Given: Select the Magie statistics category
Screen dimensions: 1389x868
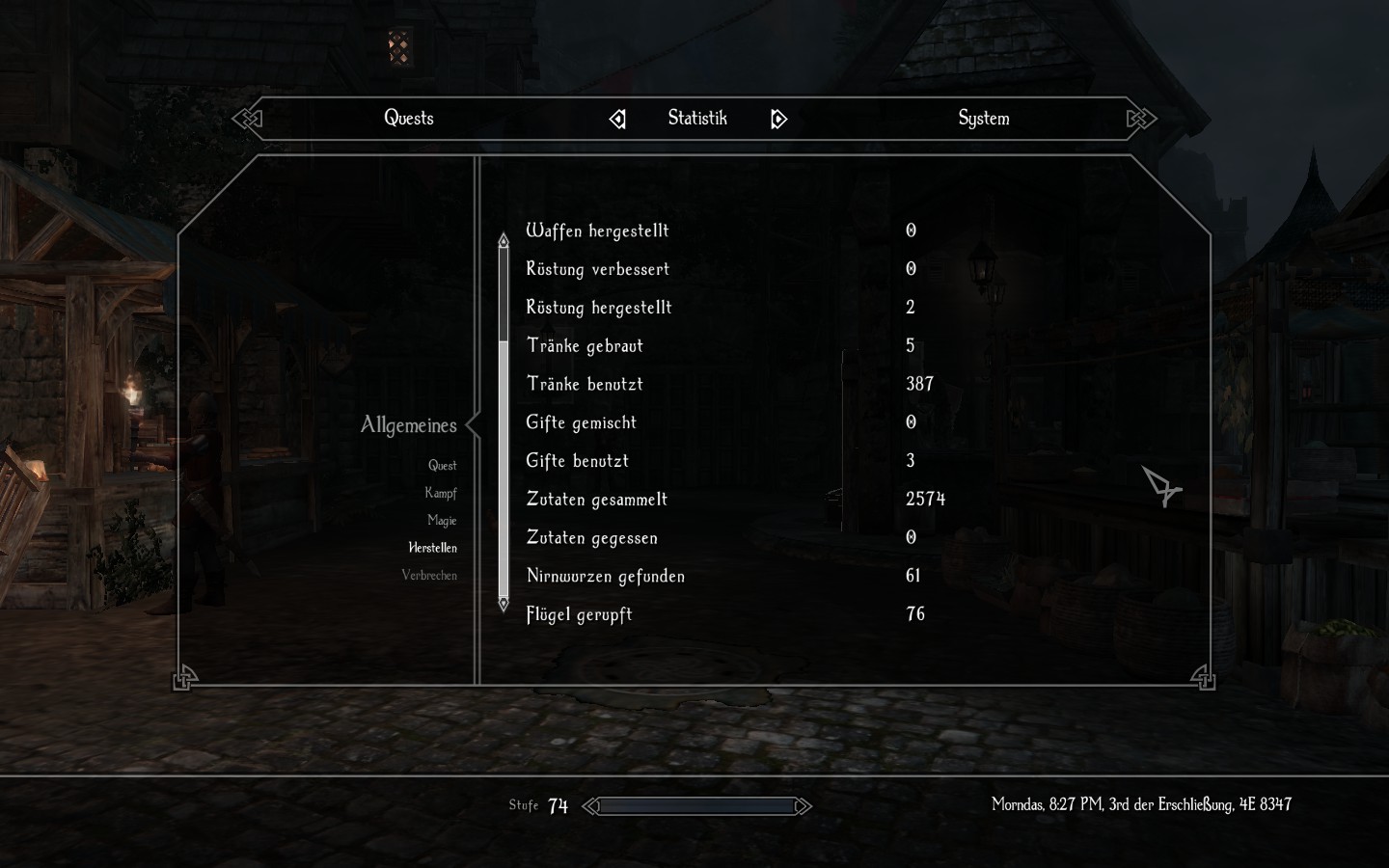Looking at the screenshot, I should (442, 521).
